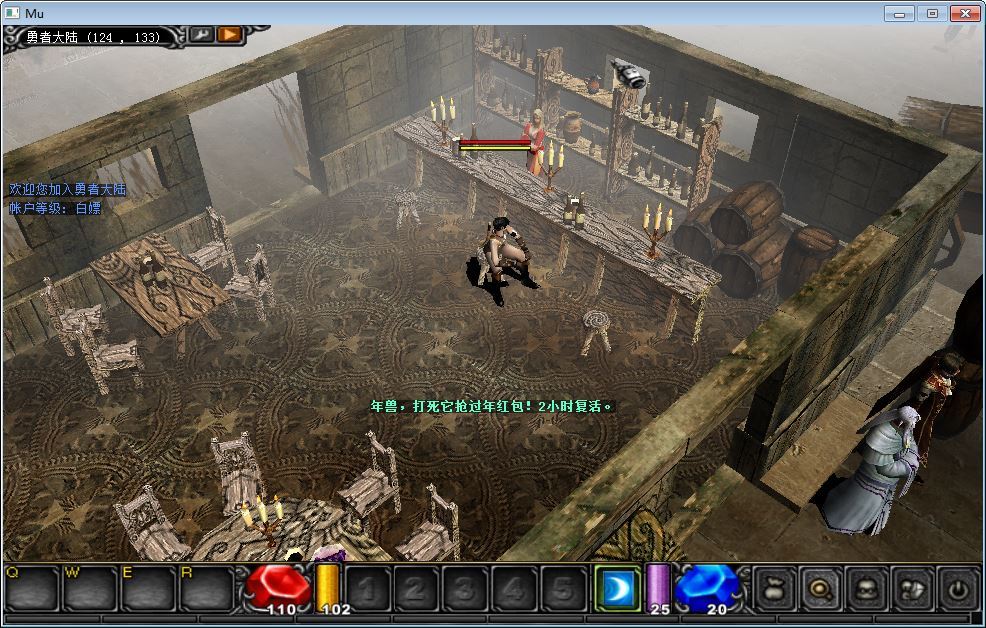Viewport: 986px width, 628px height.
Task: Select skill slot number 1
Action: (368, 589)
